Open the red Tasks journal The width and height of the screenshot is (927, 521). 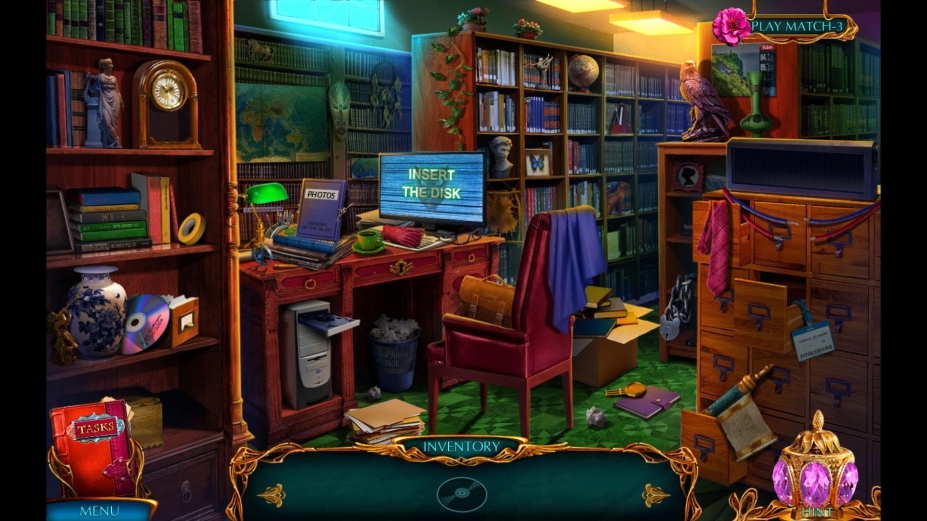pos(93,447)
